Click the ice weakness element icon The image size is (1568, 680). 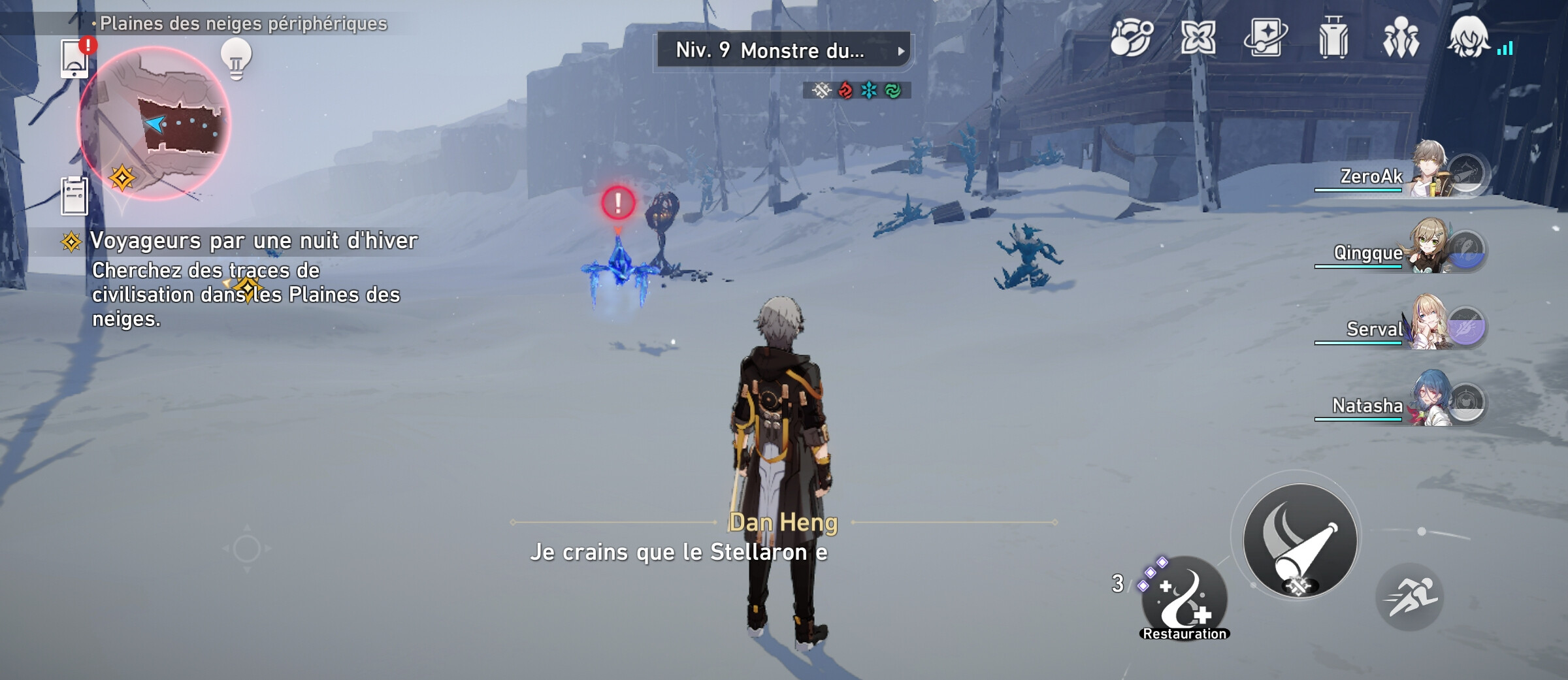pyautogui.click(x=869, y=91)
